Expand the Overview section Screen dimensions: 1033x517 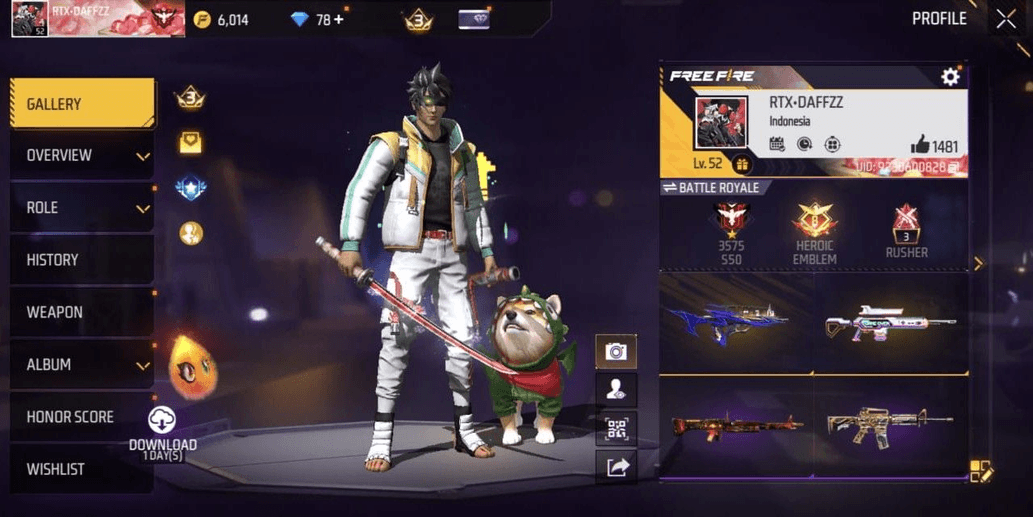[82, 156]
